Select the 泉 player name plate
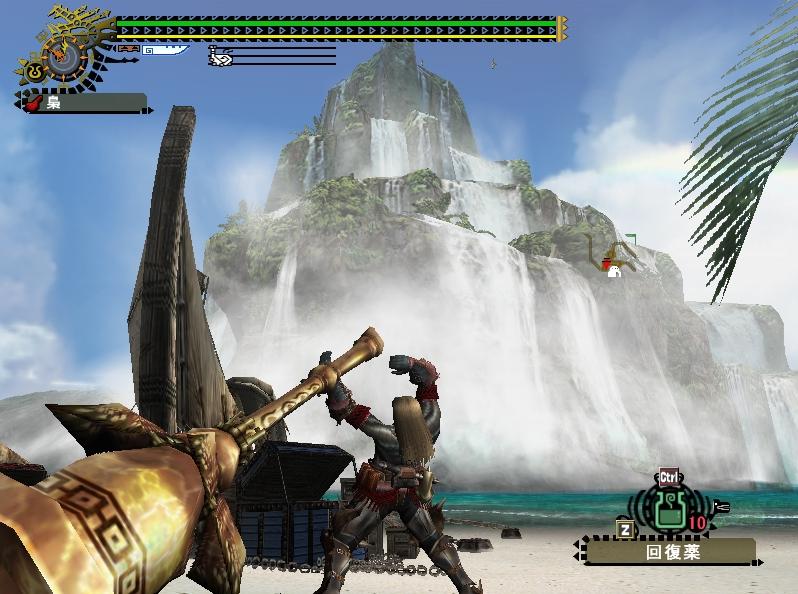Viewport: 798px width, 594px height. pos(84,102)
